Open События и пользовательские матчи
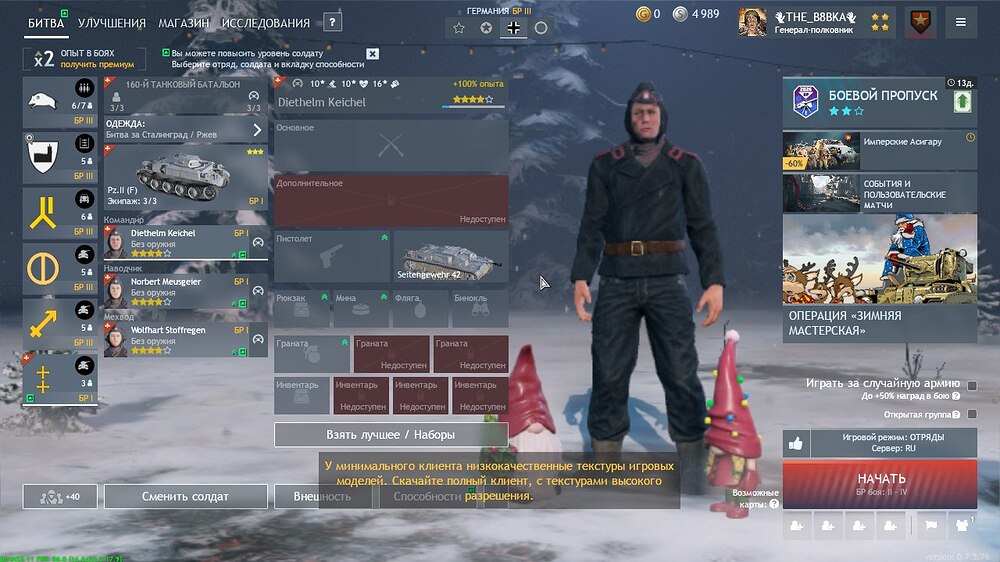Screen dimensions: 1000x562 tap(879, 192)
